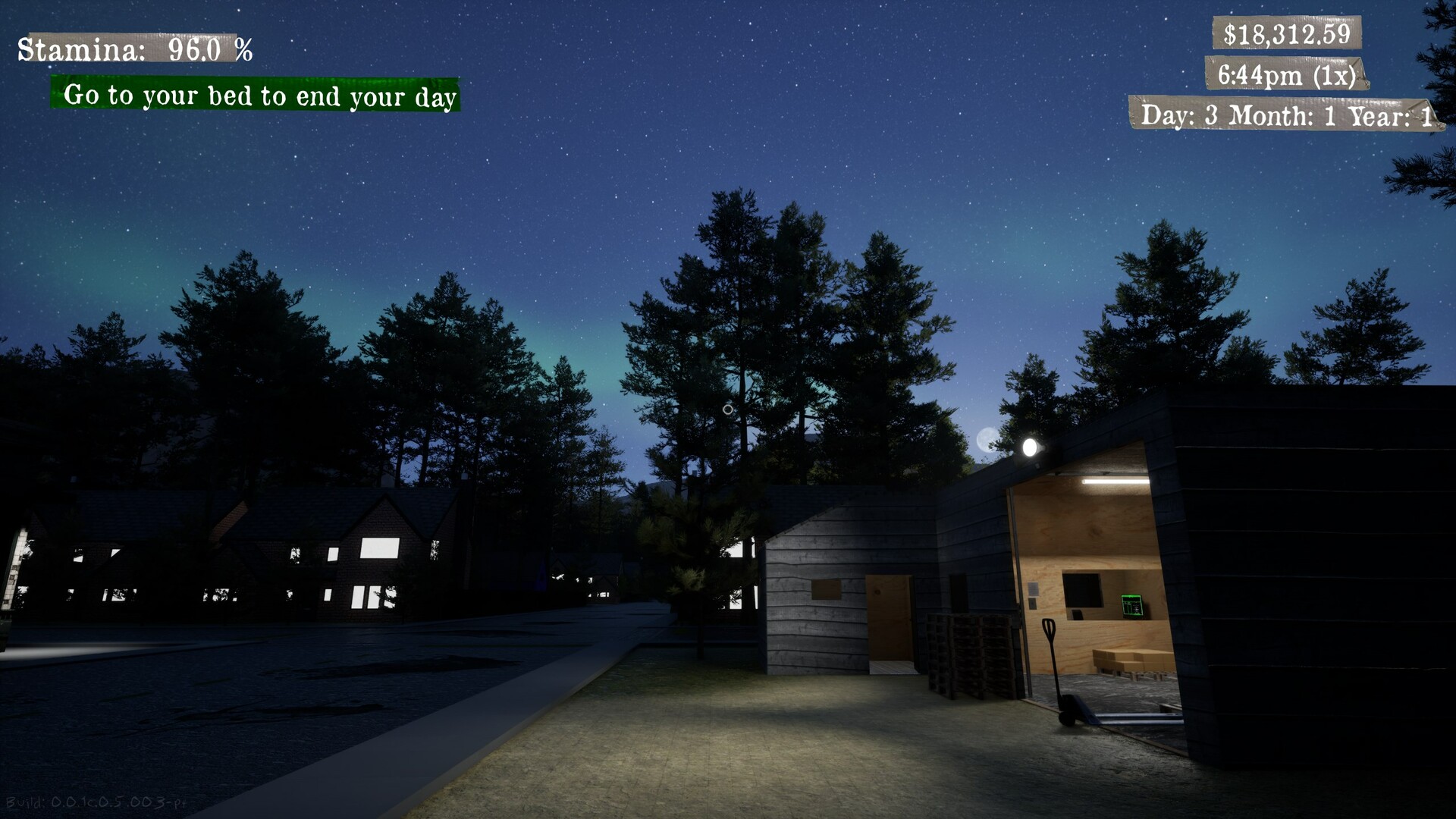Image resolution: width=1456 pixels, height=819 pixels.
Task: Select the stacked wooden pallets beside the shed
Action: [969, 652]
